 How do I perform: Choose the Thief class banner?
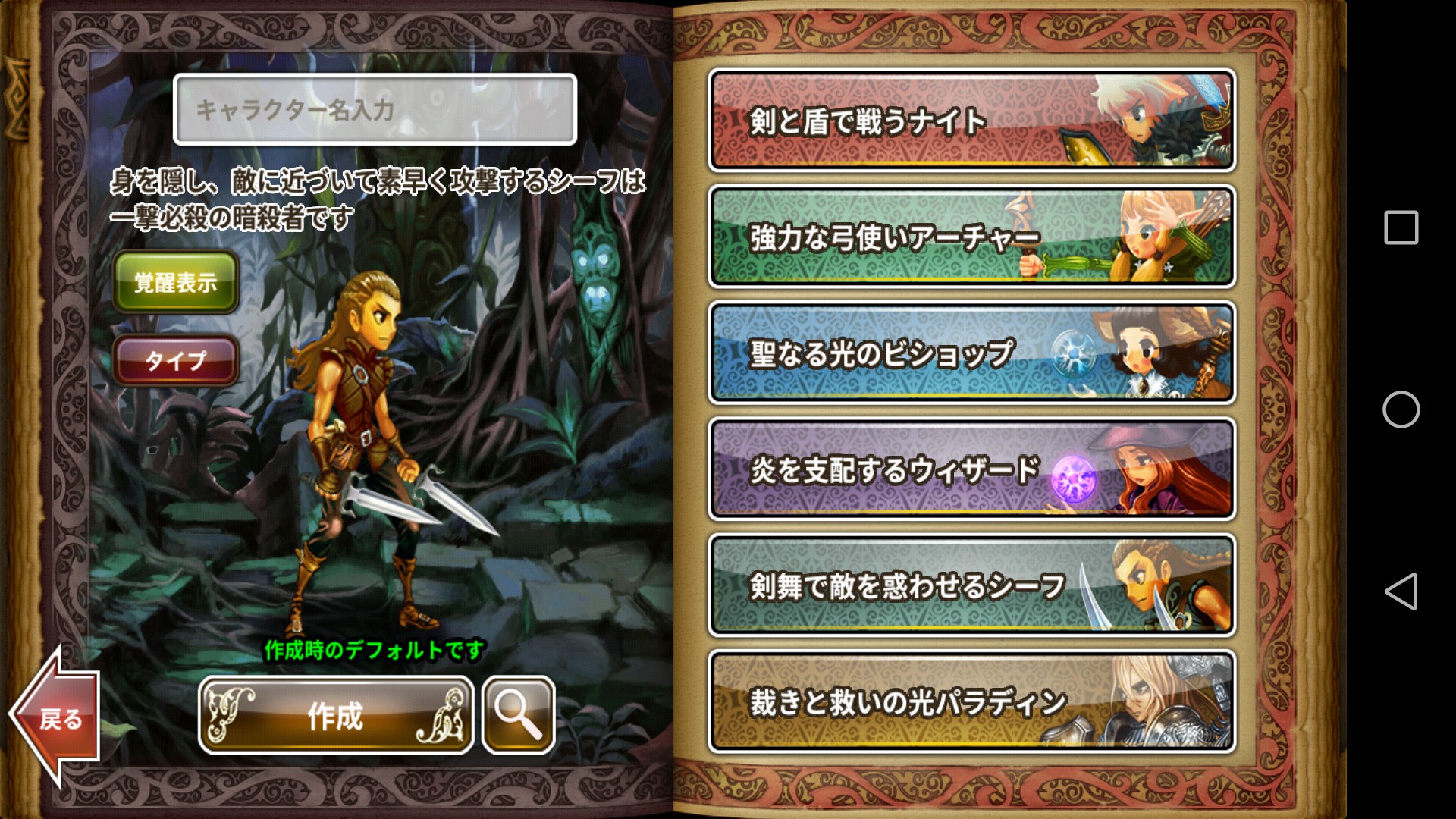[971, 585]
